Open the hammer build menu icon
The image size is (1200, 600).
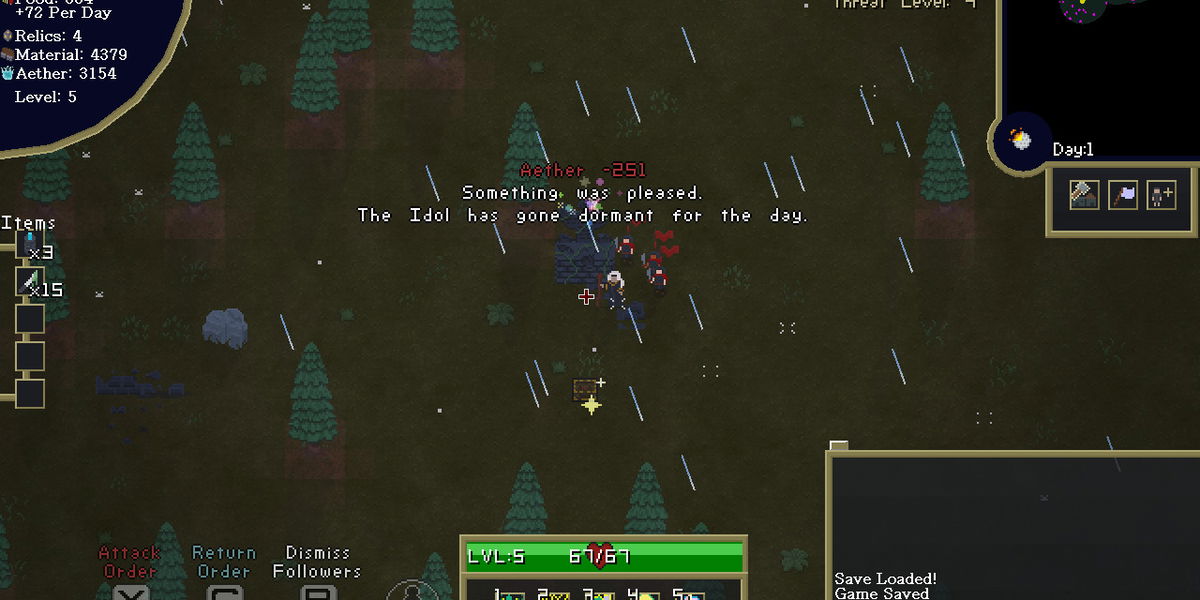point(1084,194)
